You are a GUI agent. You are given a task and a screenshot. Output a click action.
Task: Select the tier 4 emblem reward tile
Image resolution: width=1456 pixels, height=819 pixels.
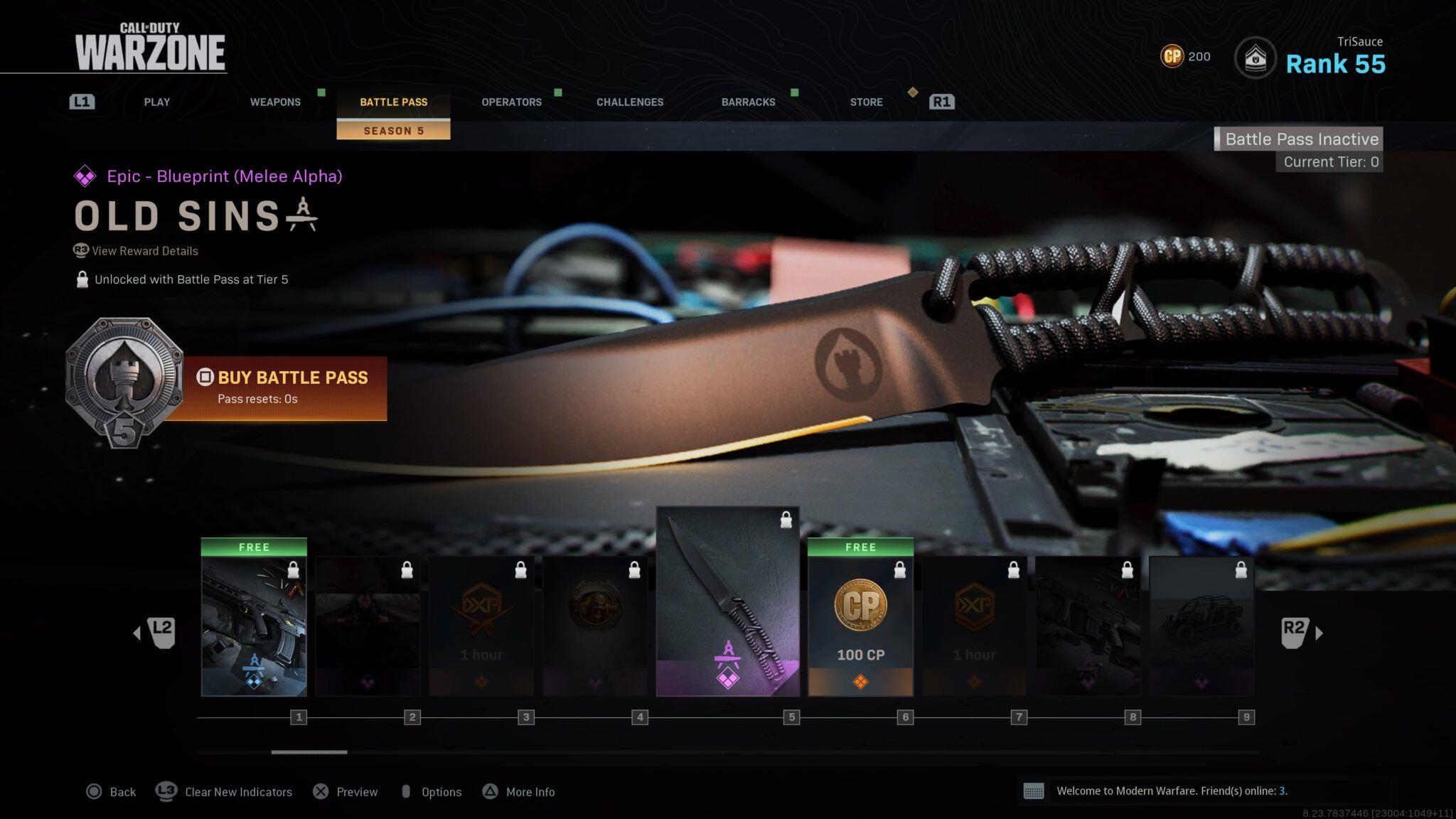tap(595, 626)
